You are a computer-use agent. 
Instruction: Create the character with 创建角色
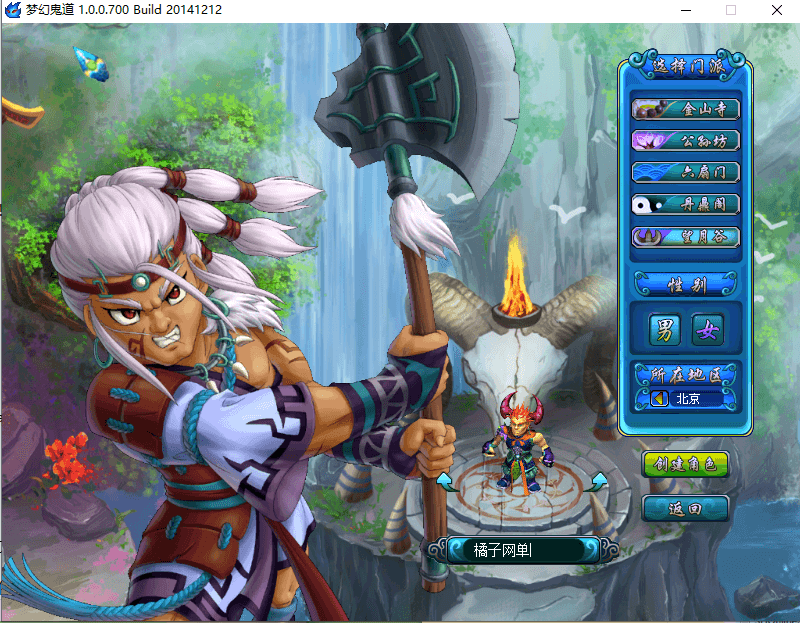[x=685, y=464]
